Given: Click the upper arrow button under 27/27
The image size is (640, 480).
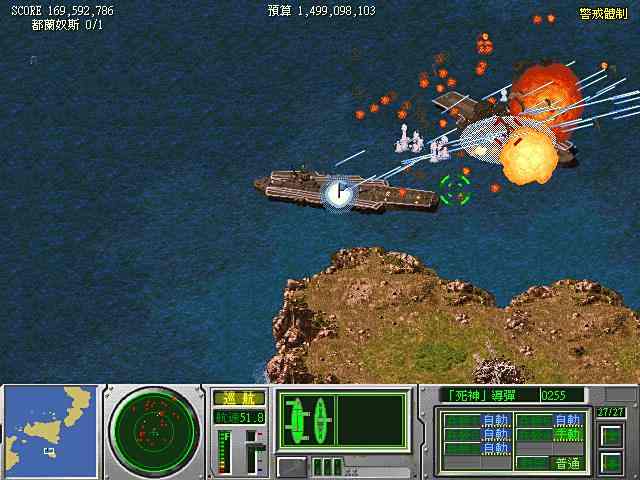Looking at the screenshot, I should (609, 436).
